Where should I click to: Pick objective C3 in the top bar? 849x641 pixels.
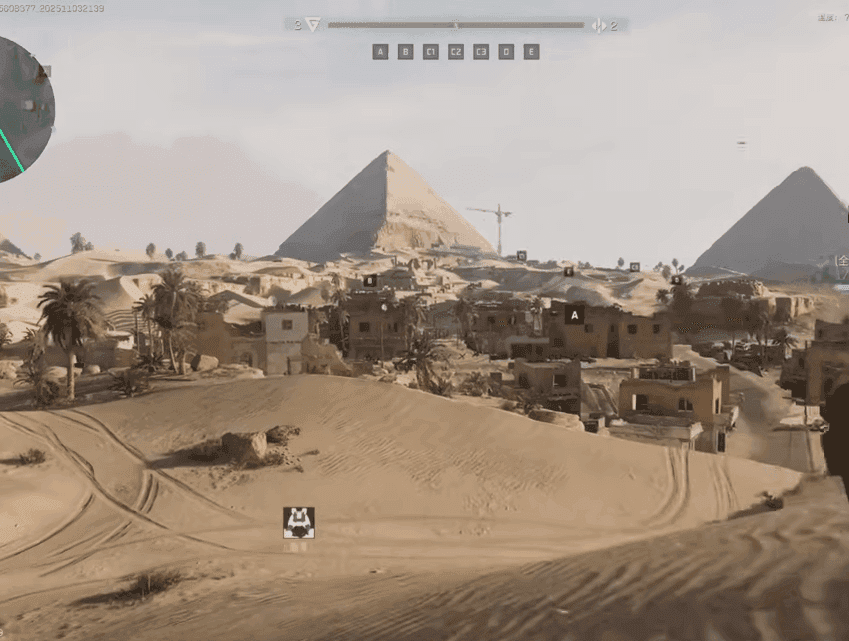(x=481, y=52)
